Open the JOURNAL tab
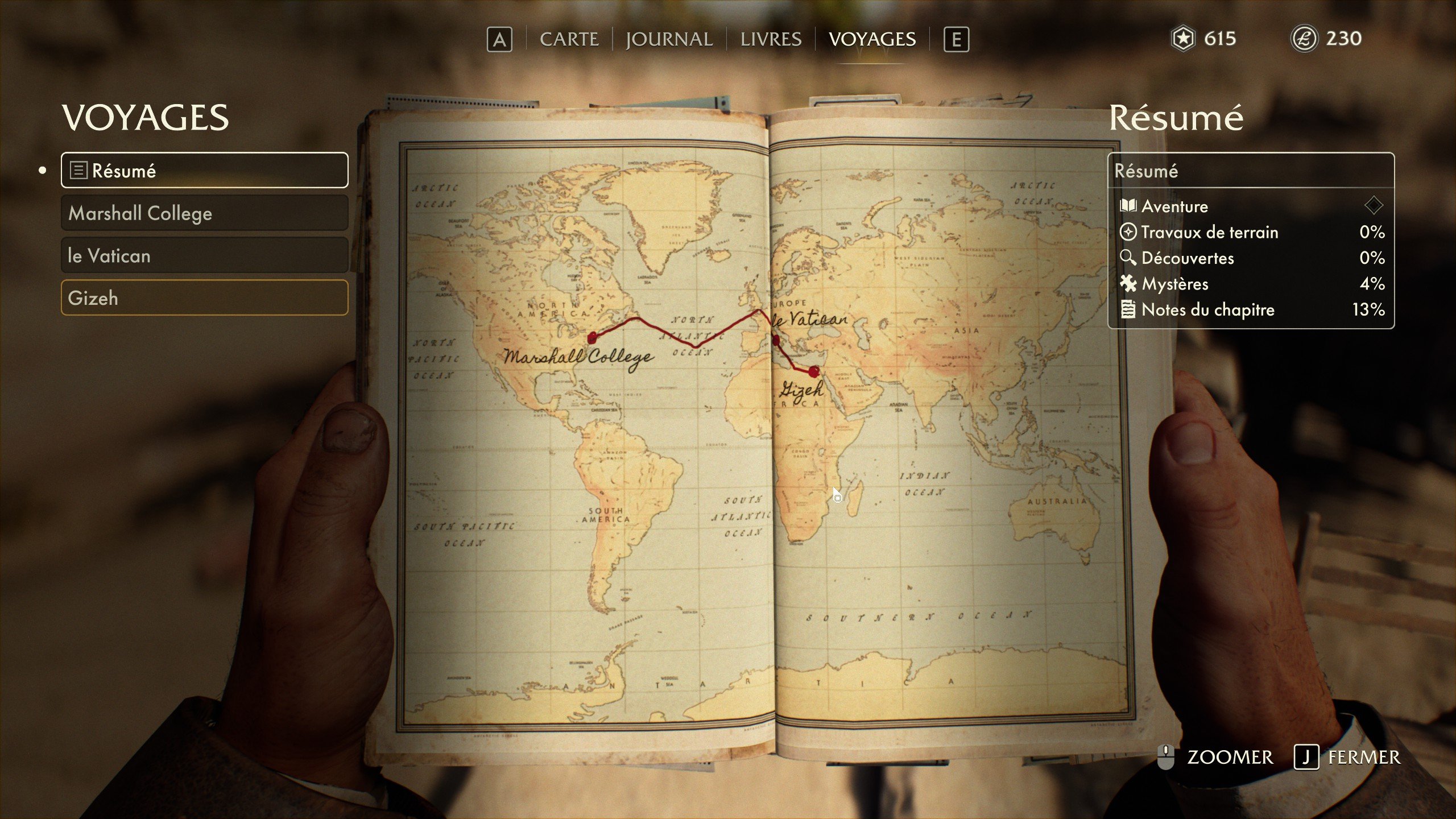The height and width of the screenshot is (819, 1456). [x=669, y=39]
